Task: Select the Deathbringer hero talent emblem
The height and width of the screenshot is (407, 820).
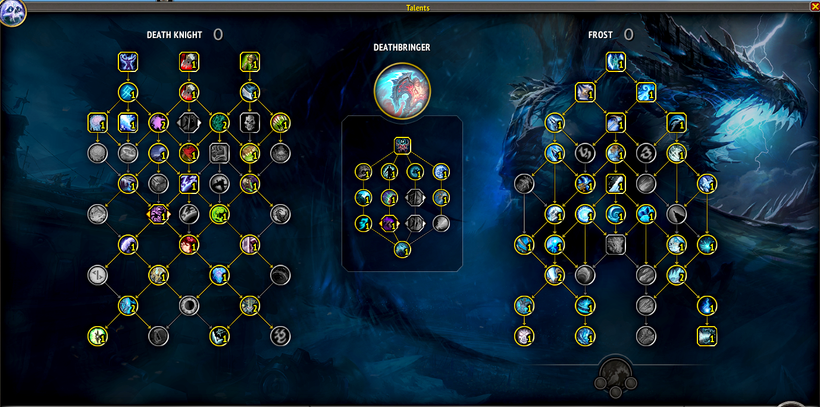Action: pos(401,89)
